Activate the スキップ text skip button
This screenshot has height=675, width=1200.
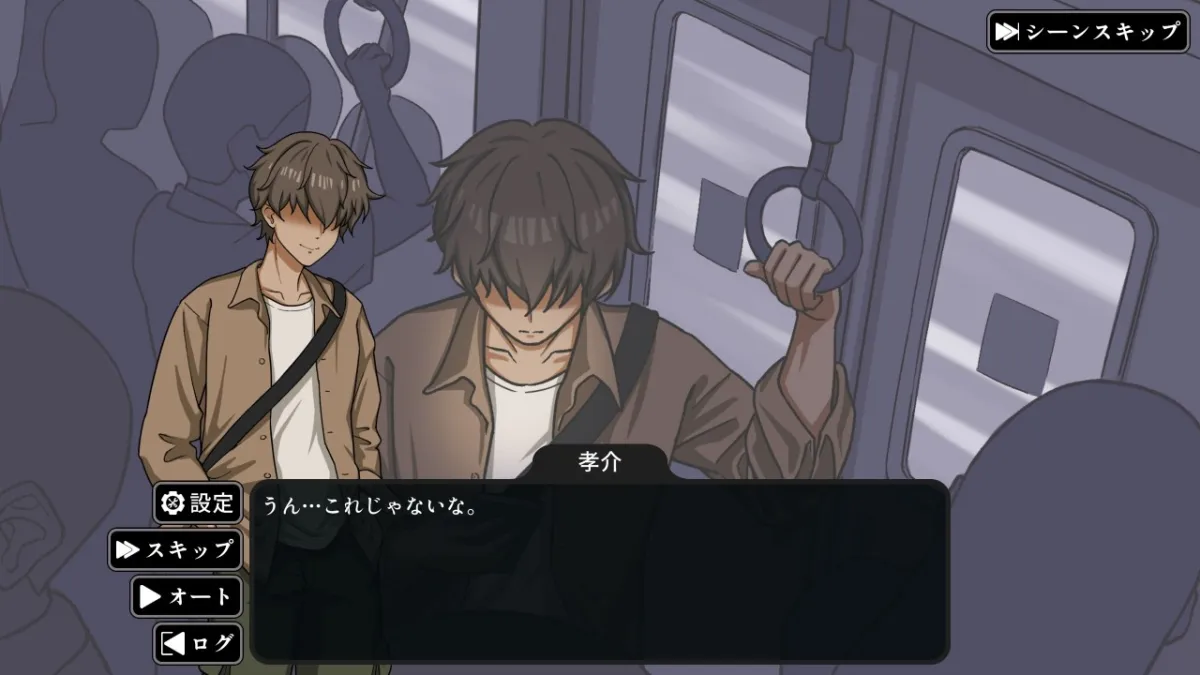point(175,549)
